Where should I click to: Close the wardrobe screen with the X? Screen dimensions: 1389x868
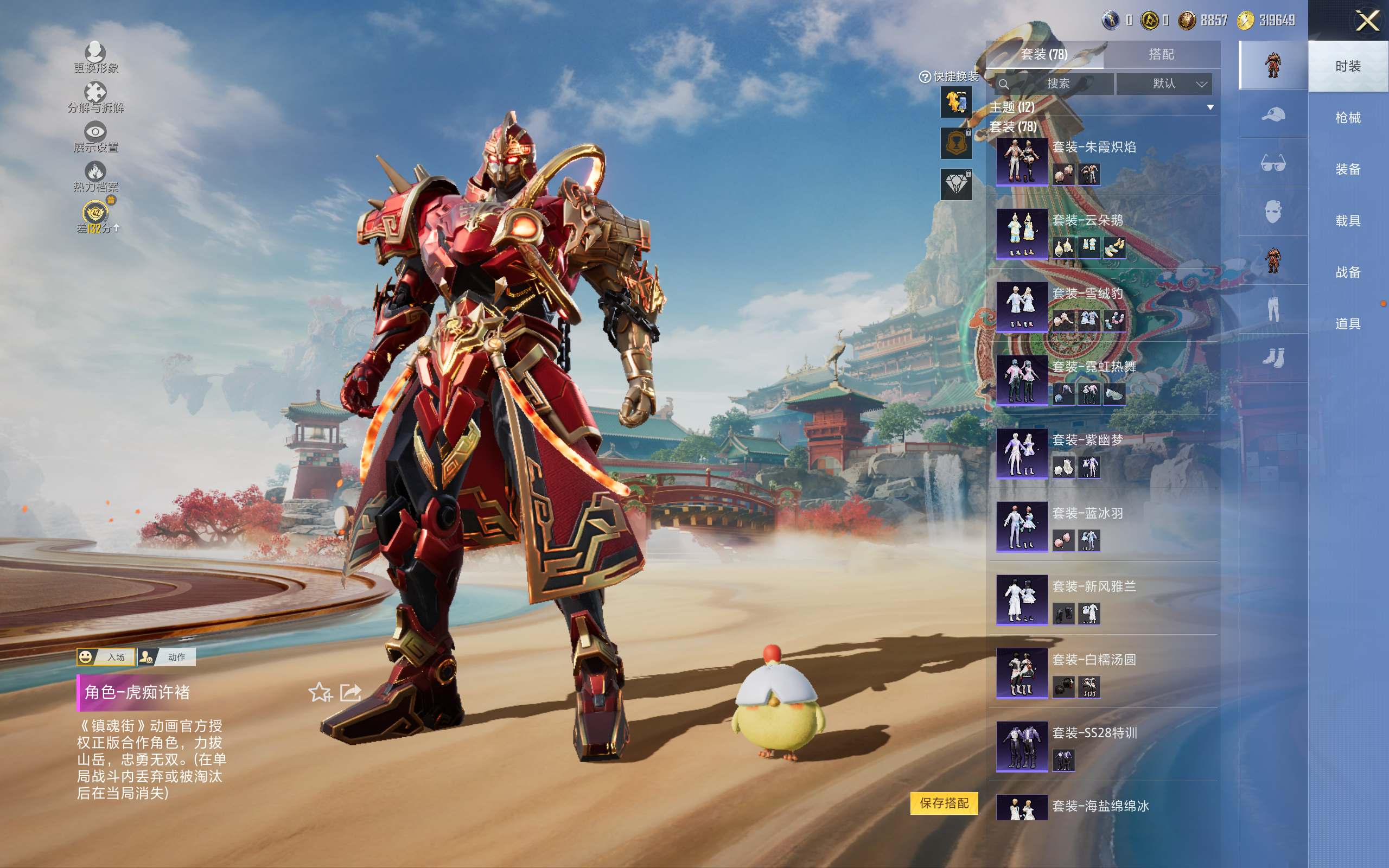point(1367,21)
